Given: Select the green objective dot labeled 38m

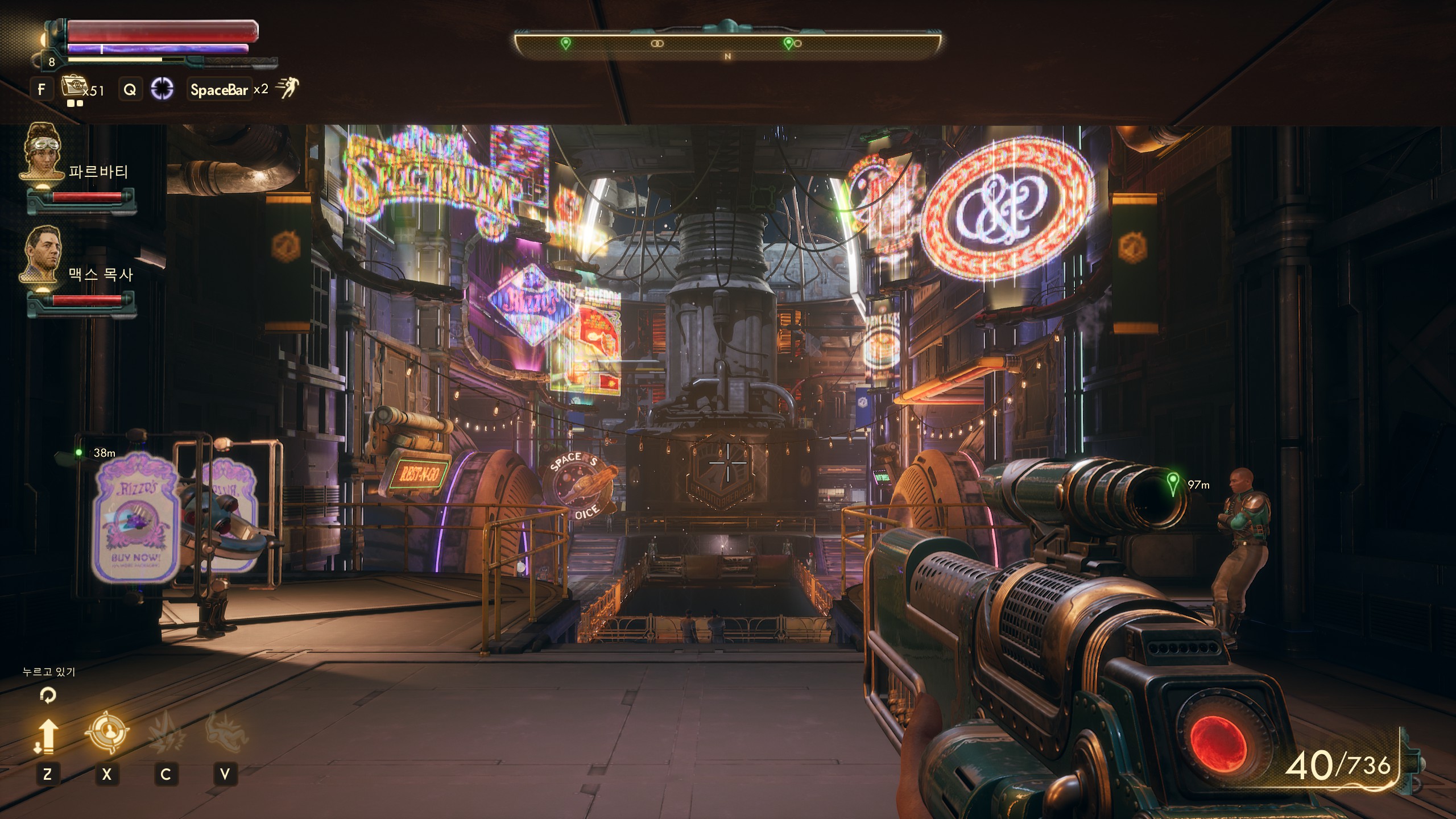Looking at the screenshot, I should 79,453.
